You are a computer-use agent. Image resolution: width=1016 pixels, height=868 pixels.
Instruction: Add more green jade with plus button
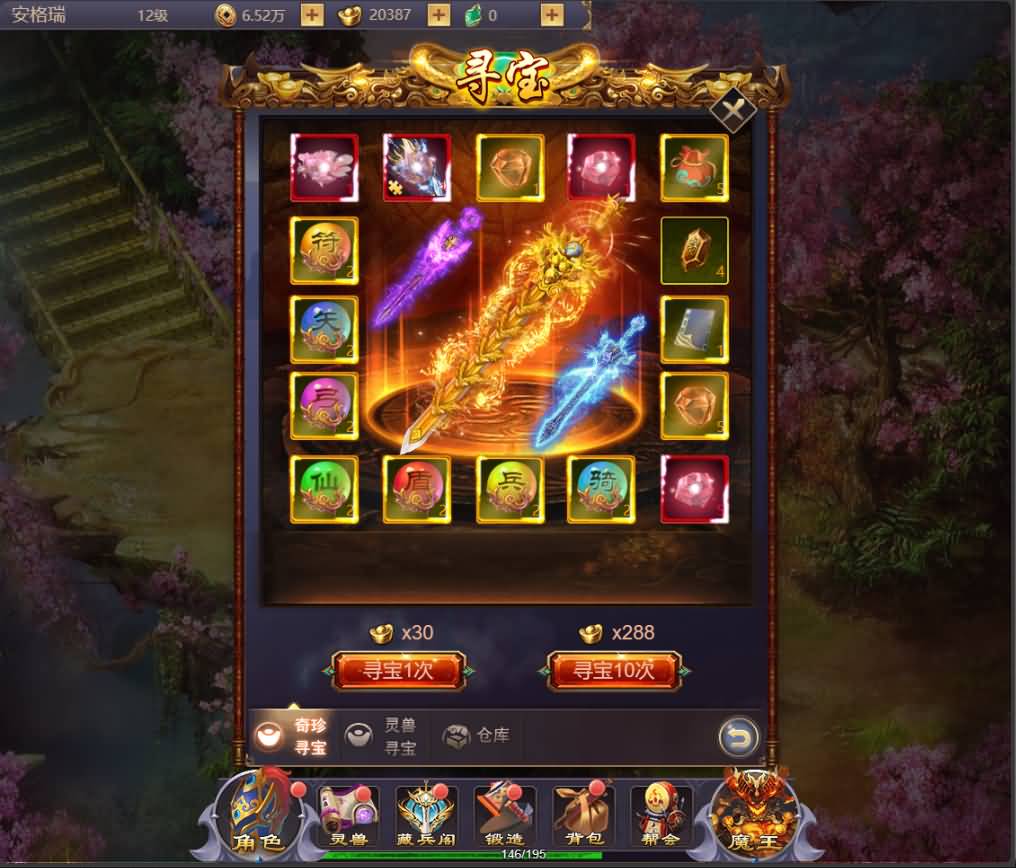point(551,15)
